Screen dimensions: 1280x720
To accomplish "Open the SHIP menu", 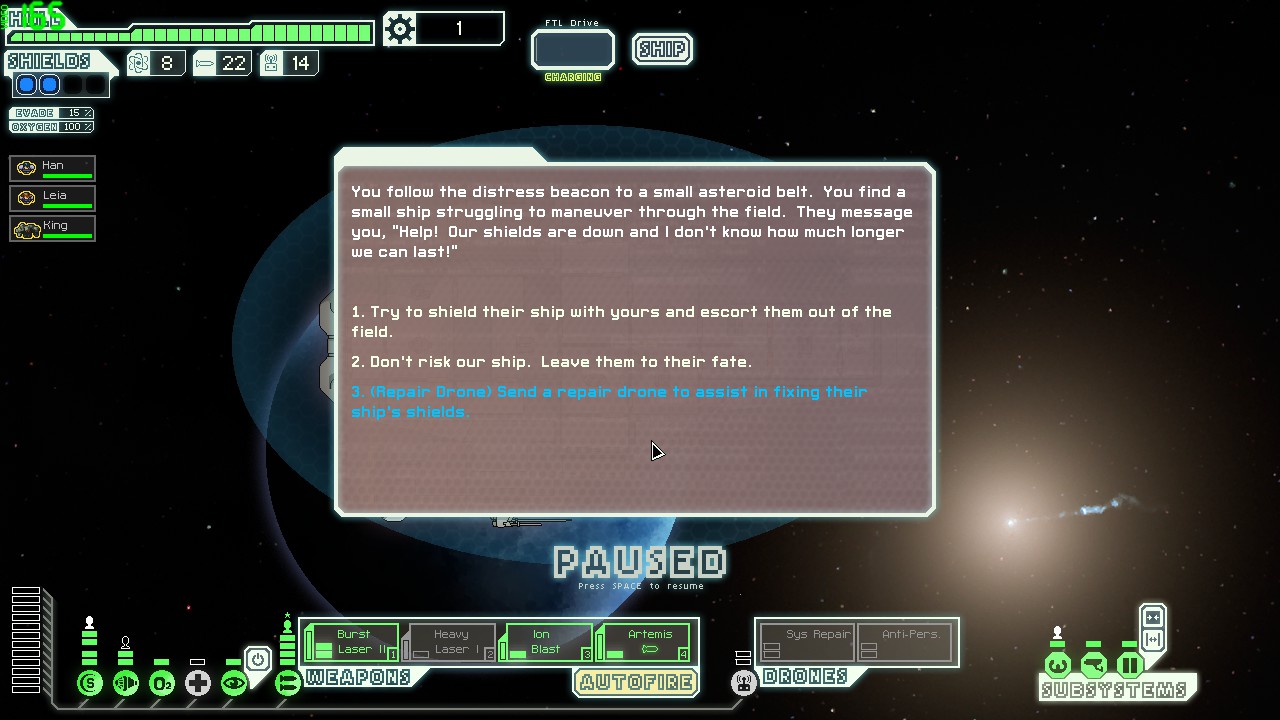I will [x=662, y=49].
